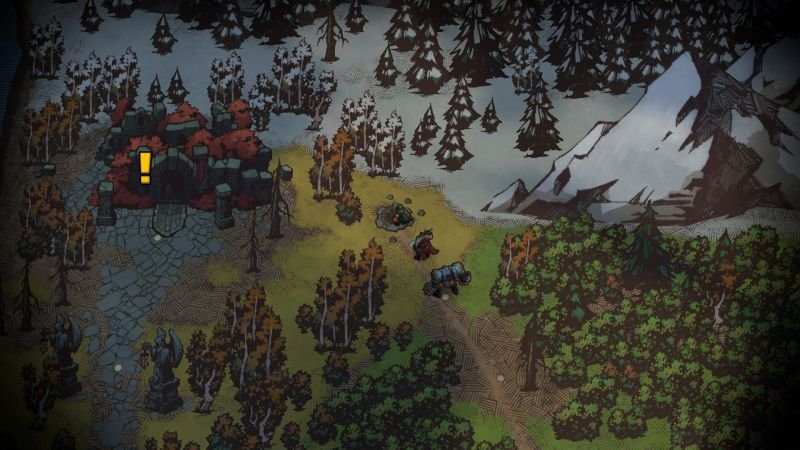This screenshot has height=450, width=800.
Task: Select the yellow exclamation quest marker
Action: click(145, 166)
